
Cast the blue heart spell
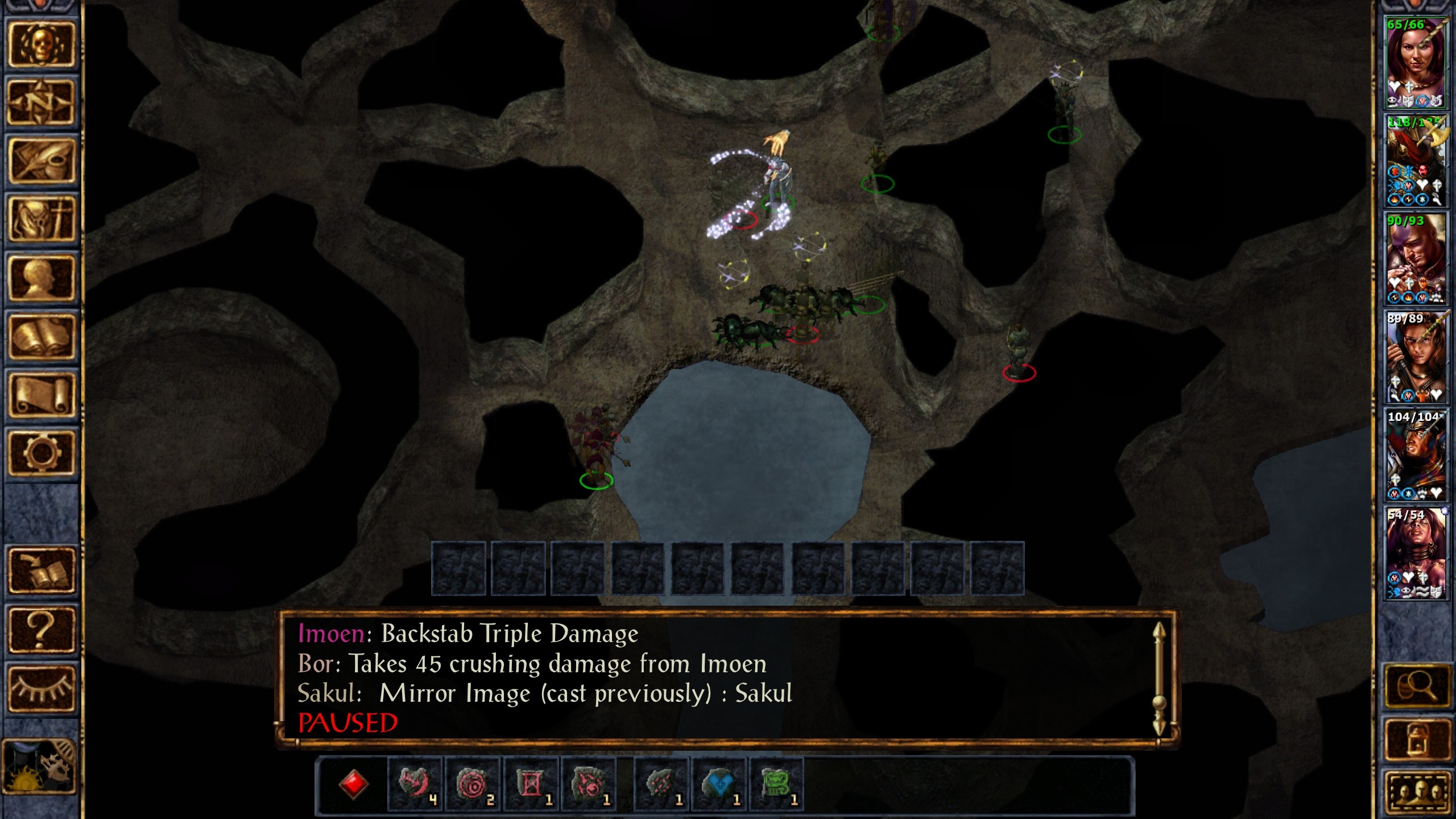(x=718, y=784)
